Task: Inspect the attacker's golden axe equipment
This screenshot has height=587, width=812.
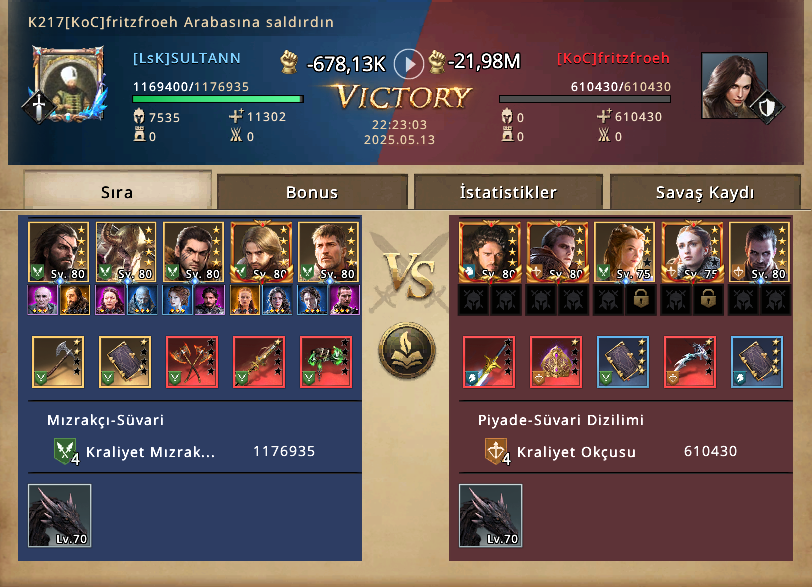Action: 58,362
